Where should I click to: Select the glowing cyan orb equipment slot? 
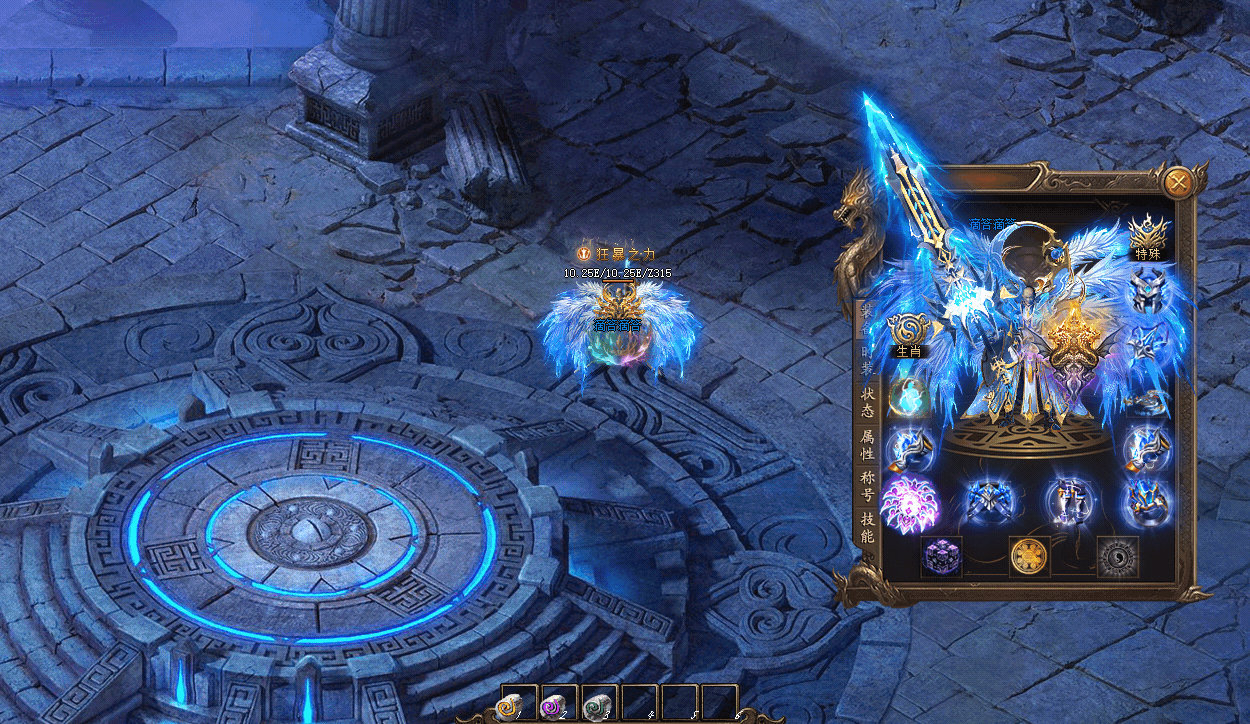(x=909, y=395)
